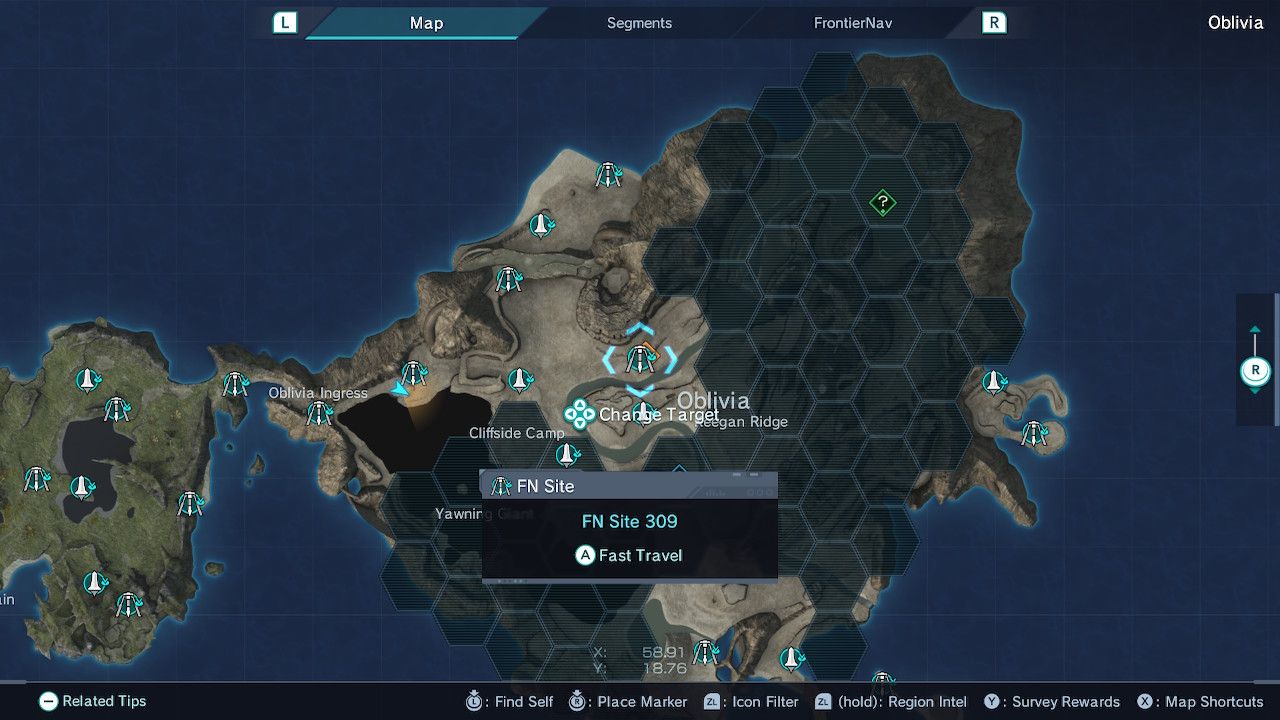The image size is (1280, 720).
Task: Choose Fast Travel to FN Site 309
Action: click(629, 555)
